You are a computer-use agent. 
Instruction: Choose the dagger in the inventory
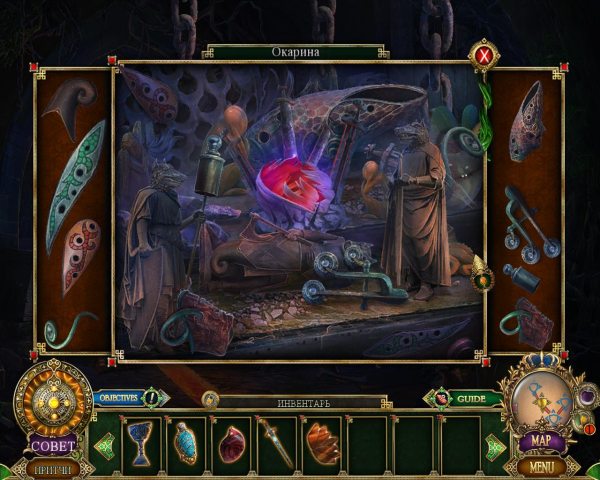pos(277,443)
